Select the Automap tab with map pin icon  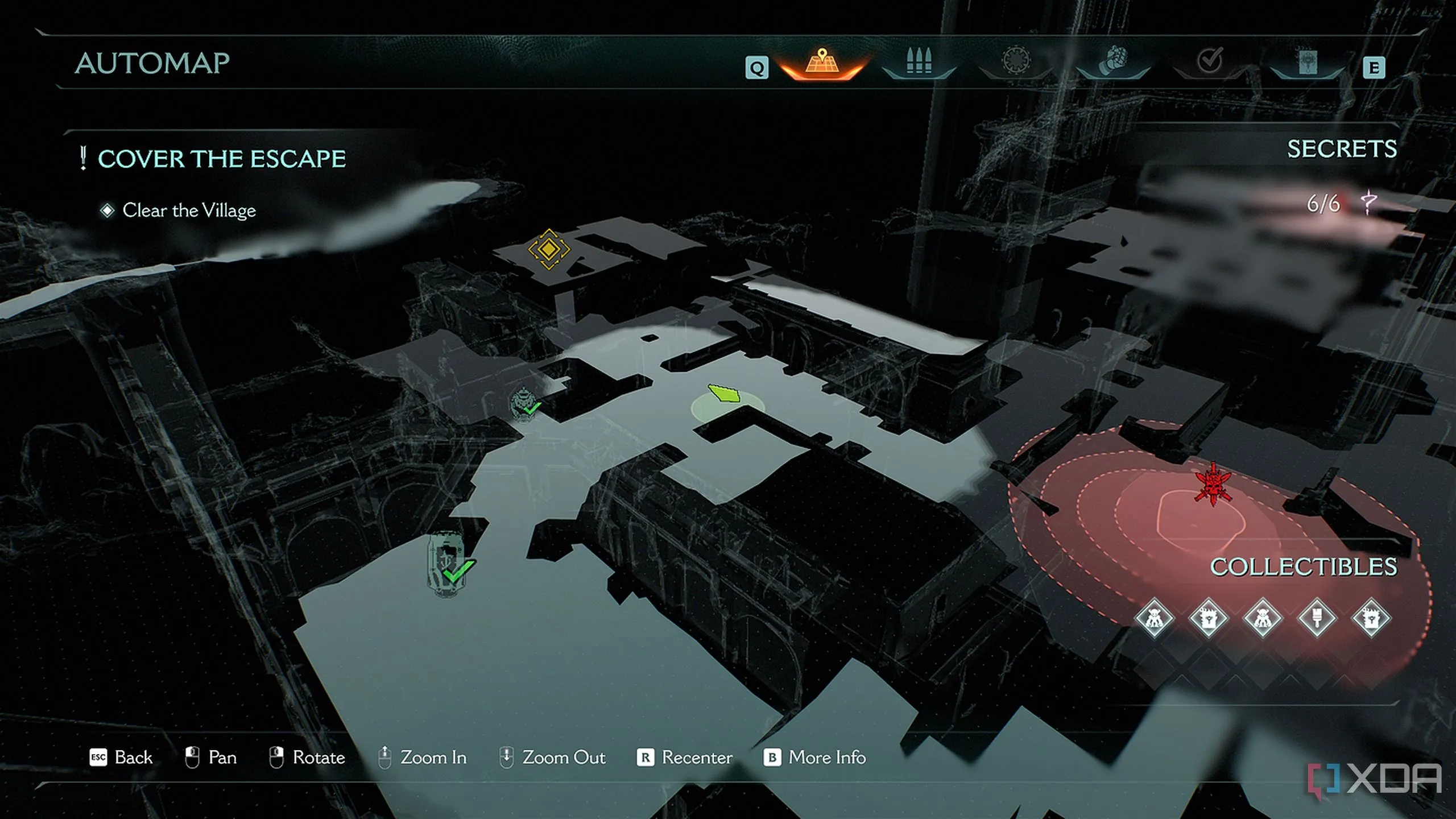822,63
